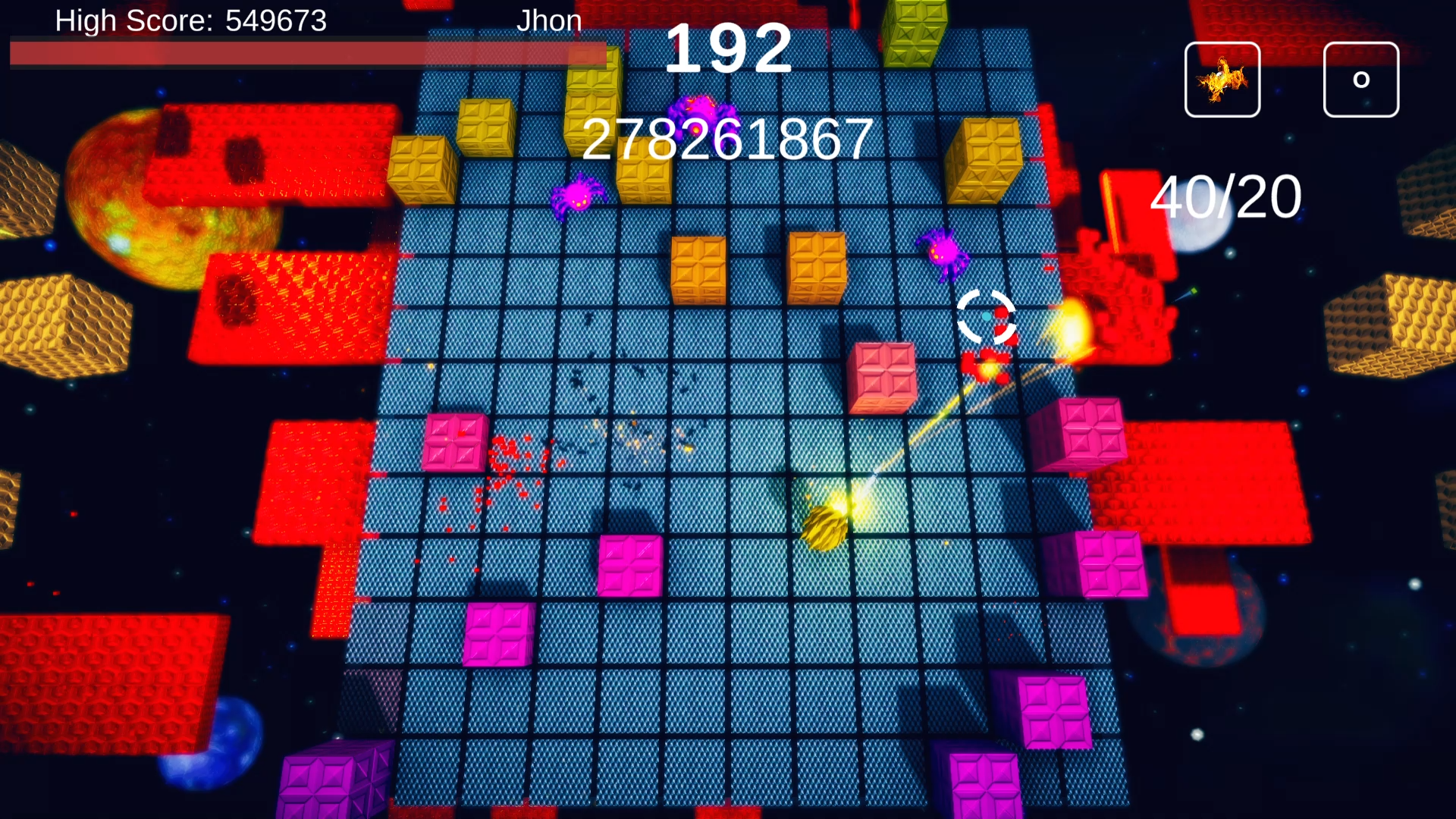This screenshot has width=1456, height=819.
Task: Select the slot with the small circle
Action: pos(1360,80)
